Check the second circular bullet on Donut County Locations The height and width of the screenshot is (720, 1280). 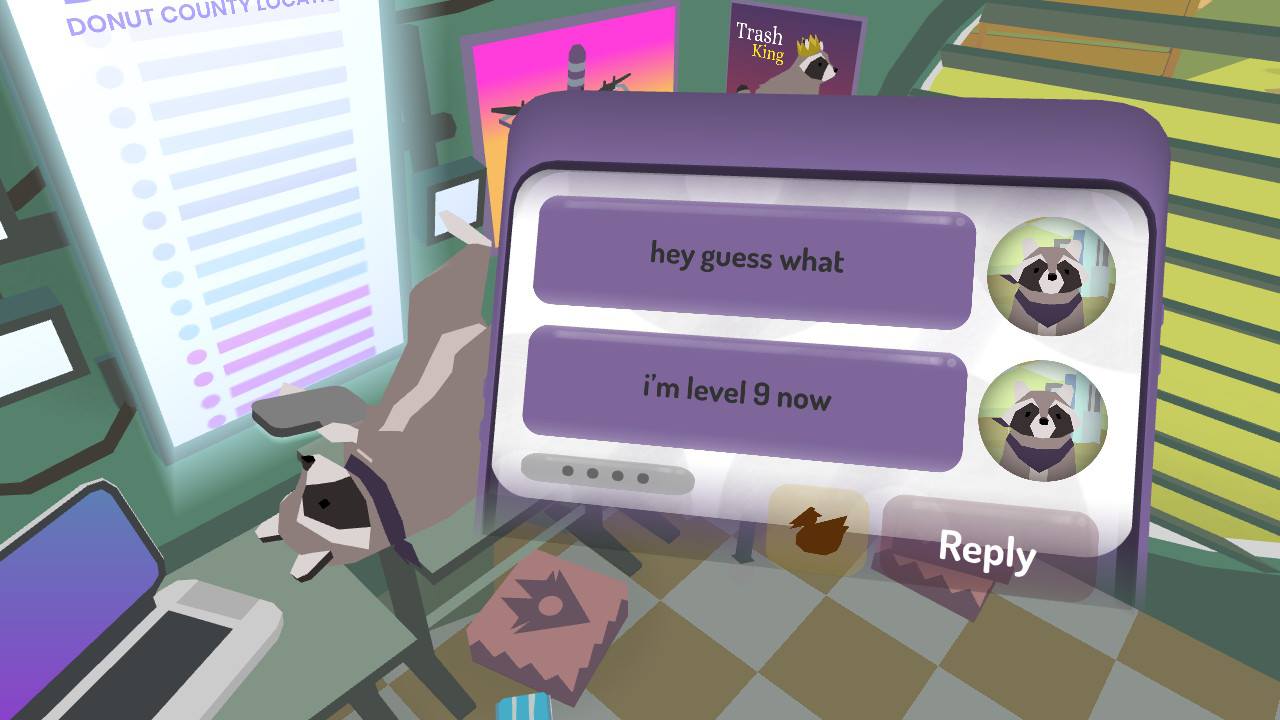119,116
